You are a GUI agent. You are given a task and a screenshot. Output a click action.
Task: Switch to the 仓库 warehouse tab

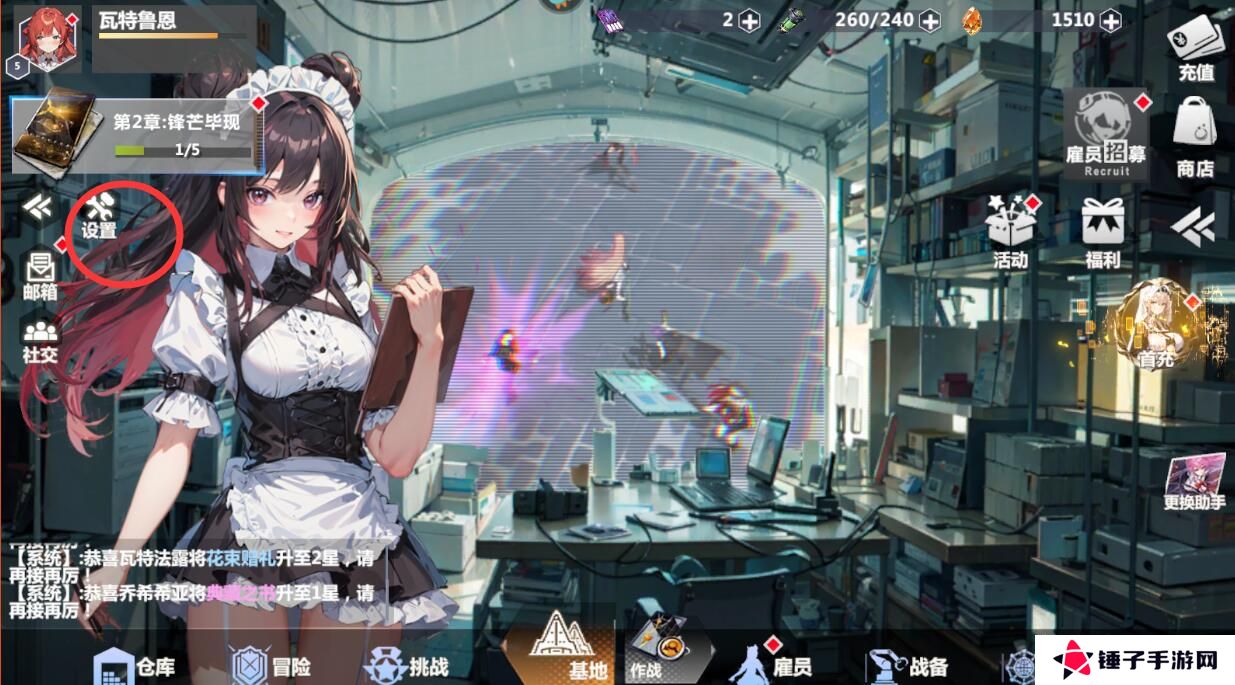[135, 665]
